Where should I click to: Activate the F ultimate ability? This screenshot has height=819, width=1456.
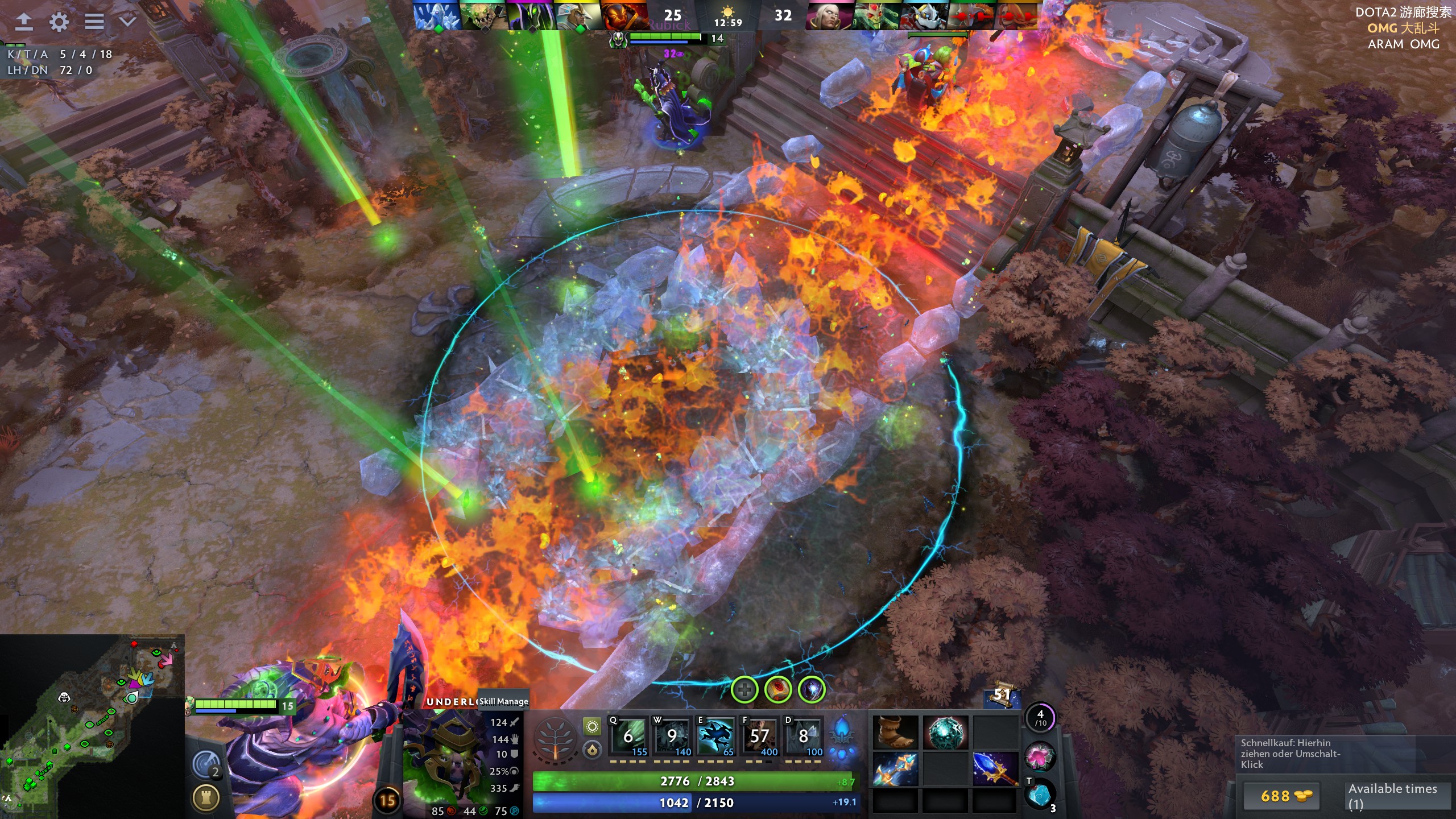759,737
